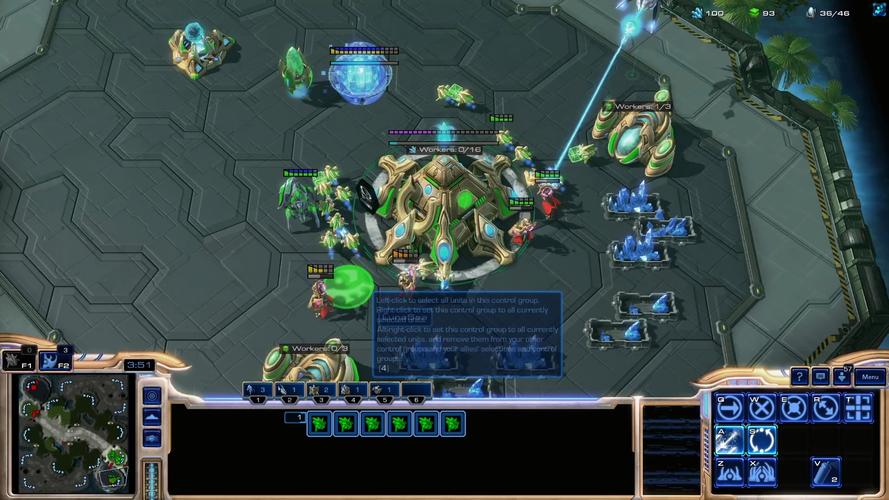Open the chat messages button

click(821, 377)
